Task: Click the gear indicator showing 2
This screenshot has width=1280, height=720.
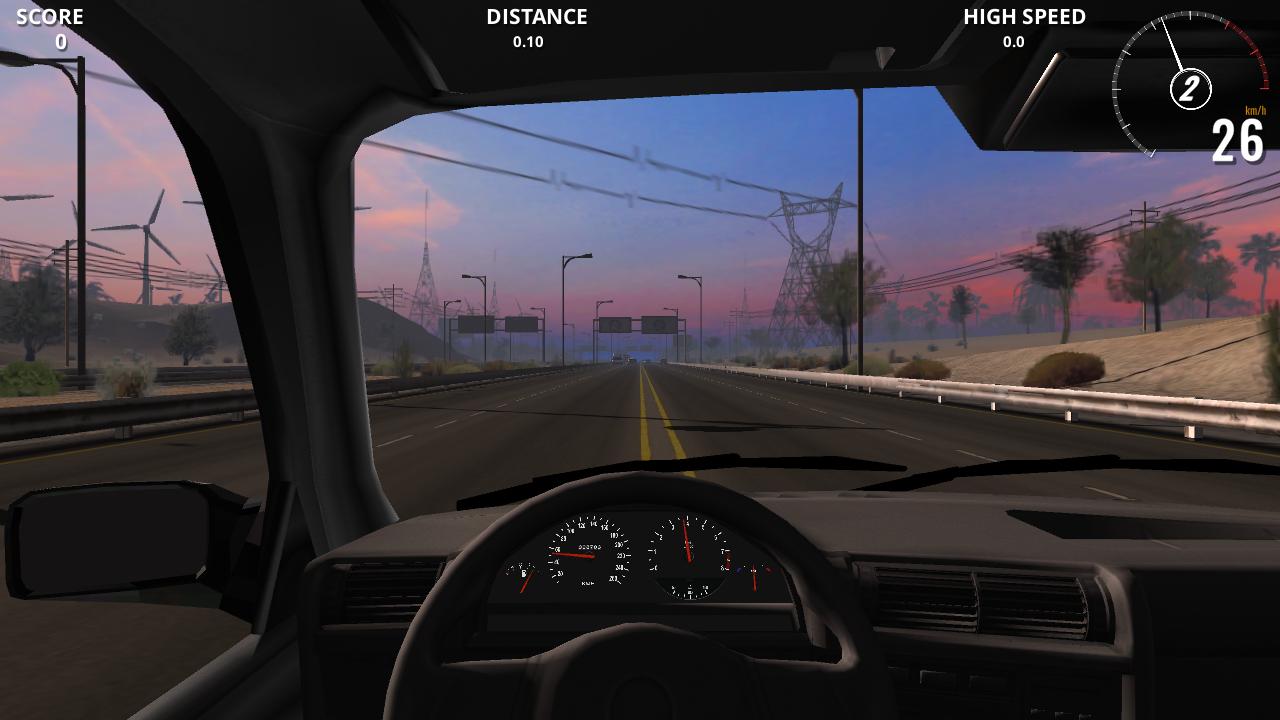Action: click(1189, 88)
